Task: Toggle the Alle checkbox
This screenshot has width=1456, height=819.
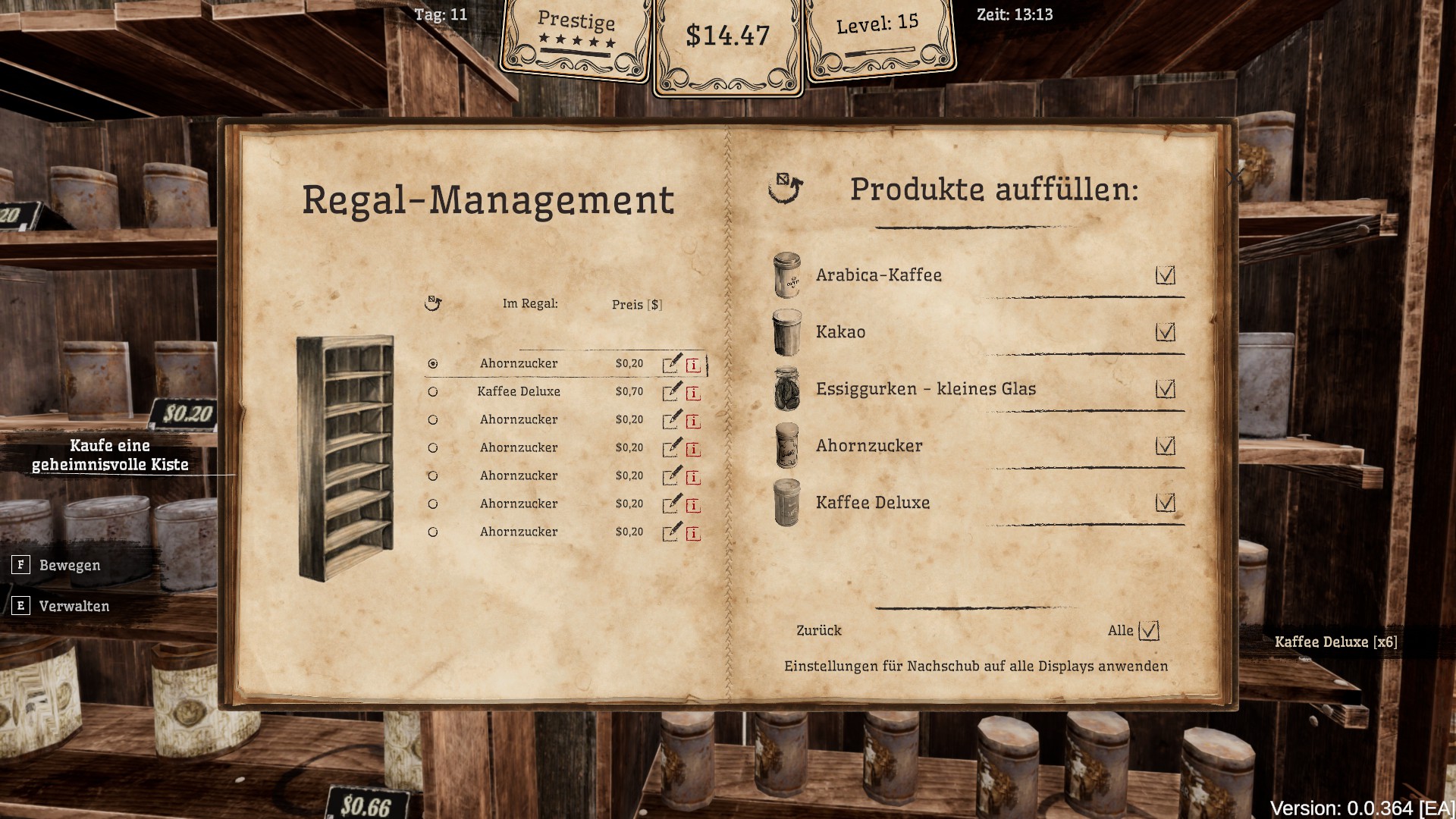Action: [x=1149, y=630]
